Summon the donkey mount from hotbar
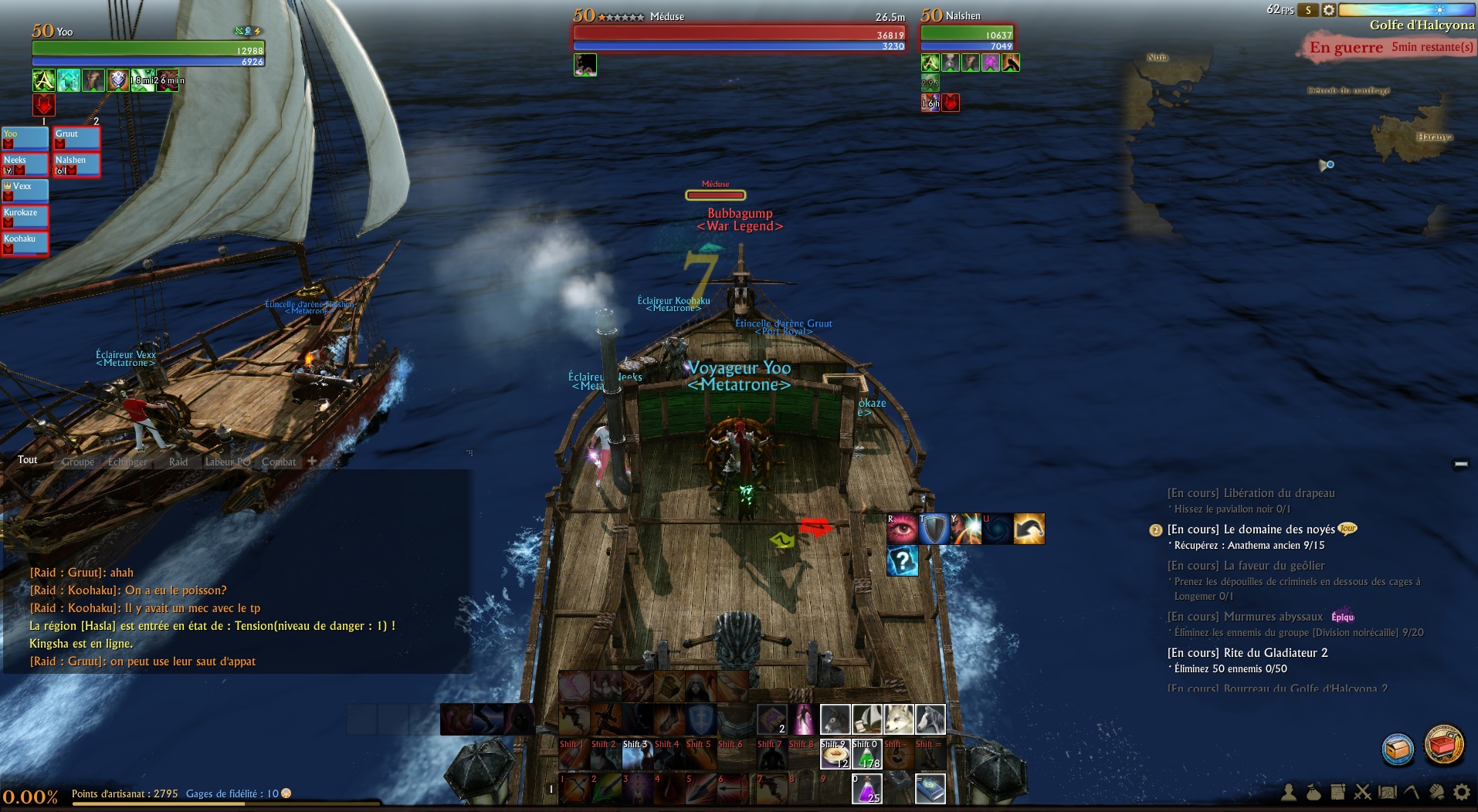 tap(835, 719)
